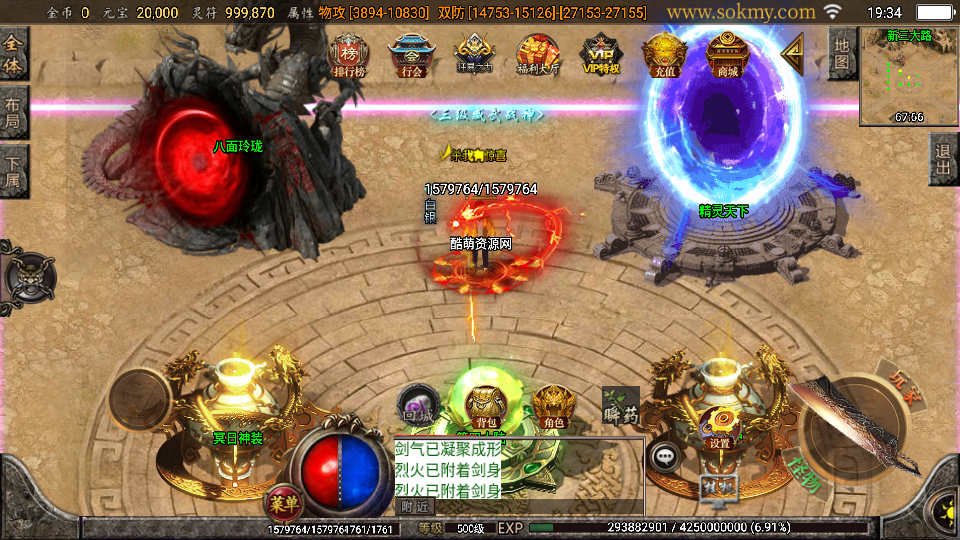Image resolution: width=960 pixels, height=540 pixels.
Task: Click the minimap in the corner
Action: (x=909, y=77)
